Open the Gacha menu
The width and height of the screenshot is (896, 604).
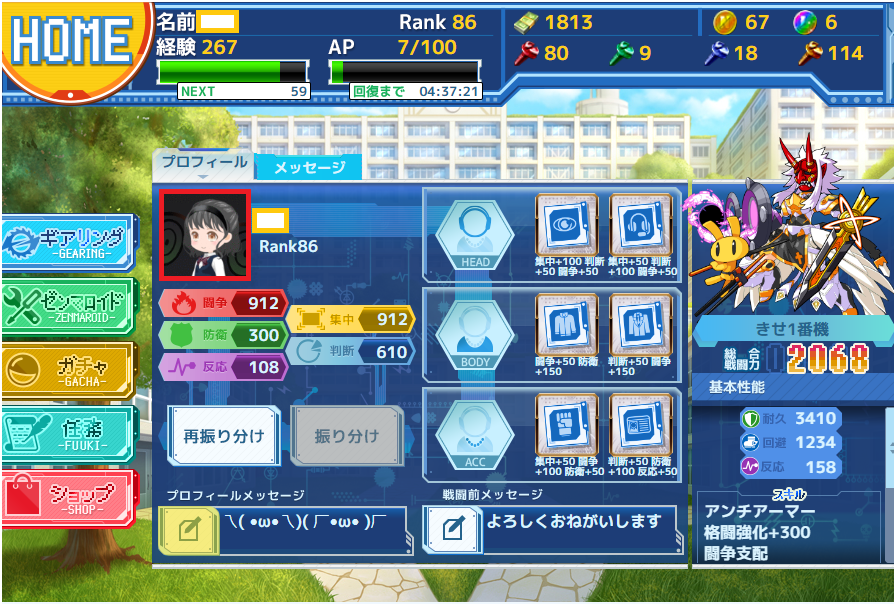coord(67,372)
